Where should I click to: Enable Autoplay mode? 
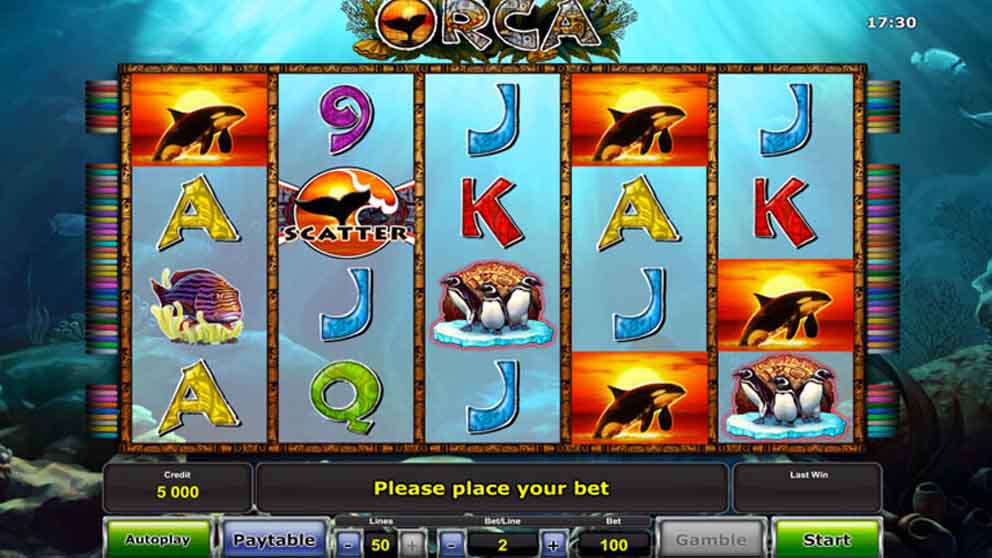coord(158,540)
